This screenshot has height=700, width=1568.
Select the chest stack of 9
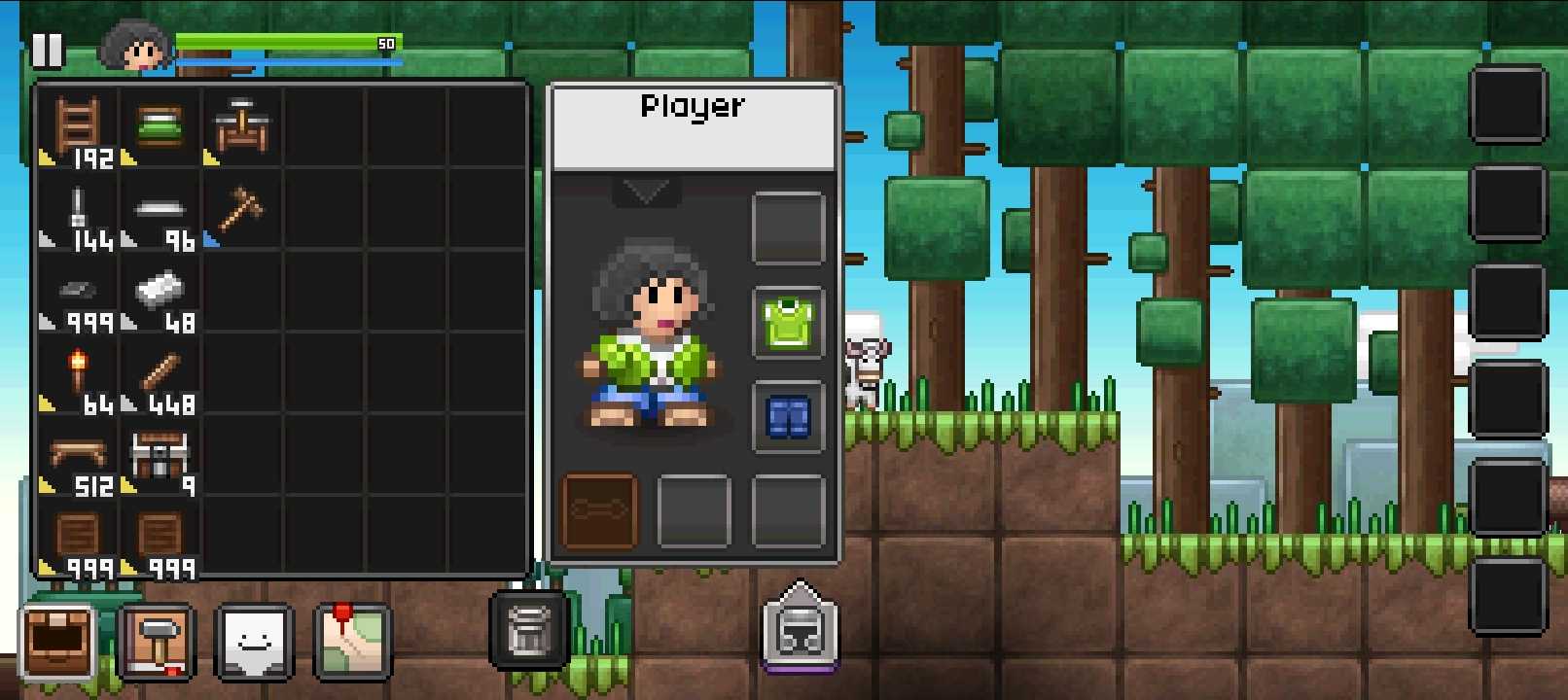(x=160, y=457)
